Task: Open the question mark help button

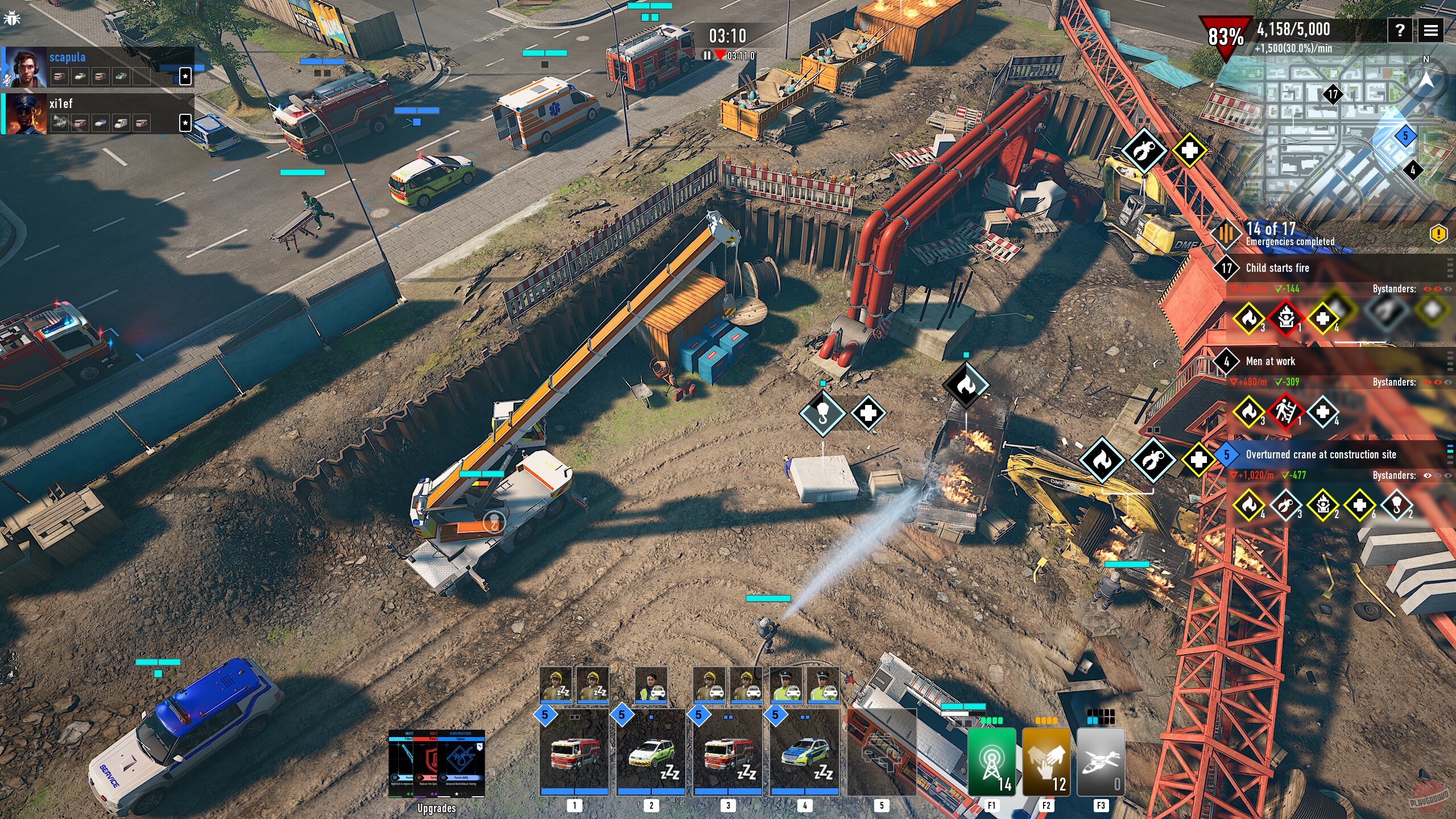Action: coord(1400,30)
